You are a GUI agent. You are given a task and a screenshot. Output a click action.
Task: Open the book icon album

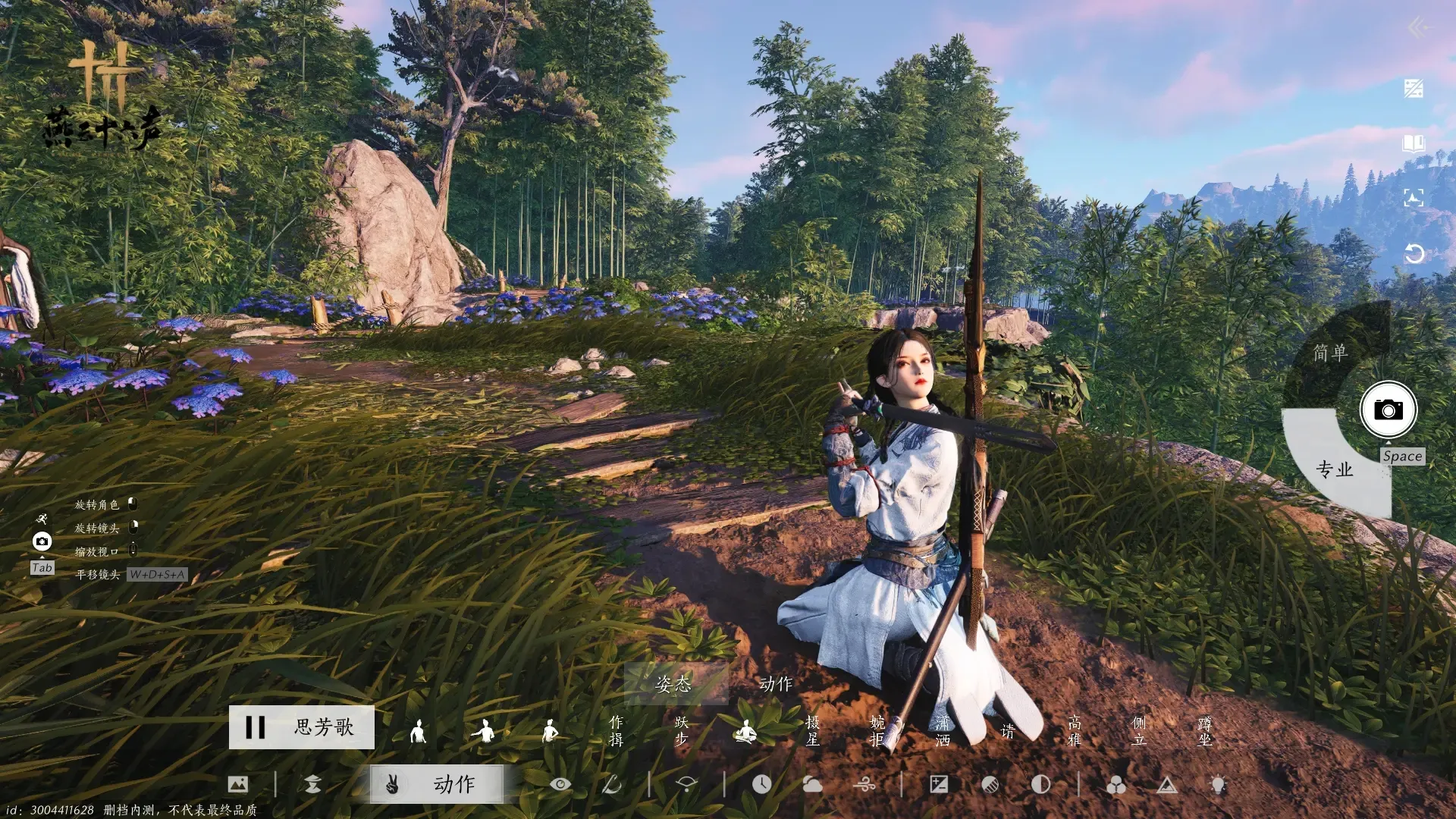(x=1414, y=143)
